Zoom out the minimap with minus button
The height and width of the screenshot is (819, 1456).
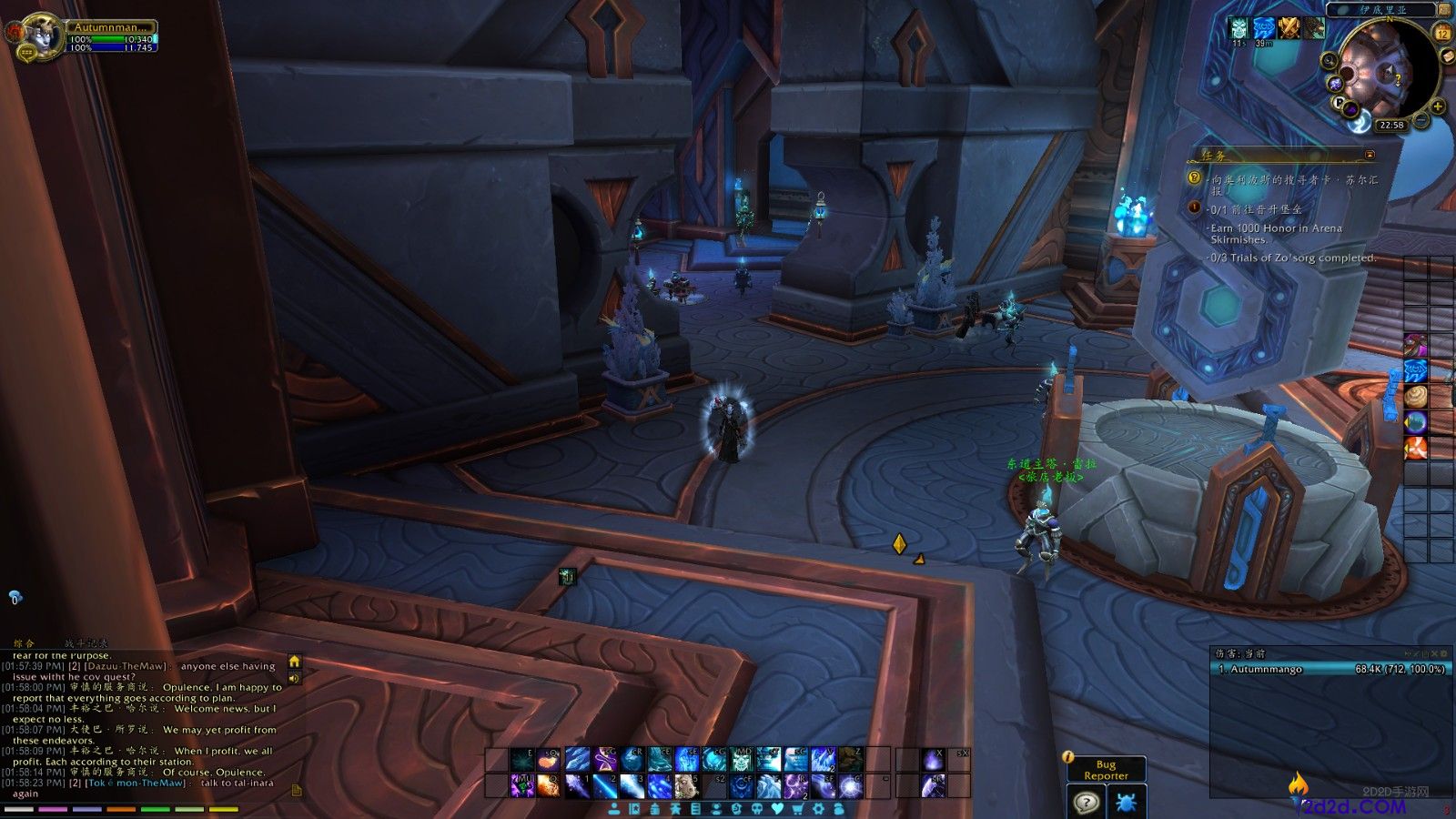(x=1421, y=121)
